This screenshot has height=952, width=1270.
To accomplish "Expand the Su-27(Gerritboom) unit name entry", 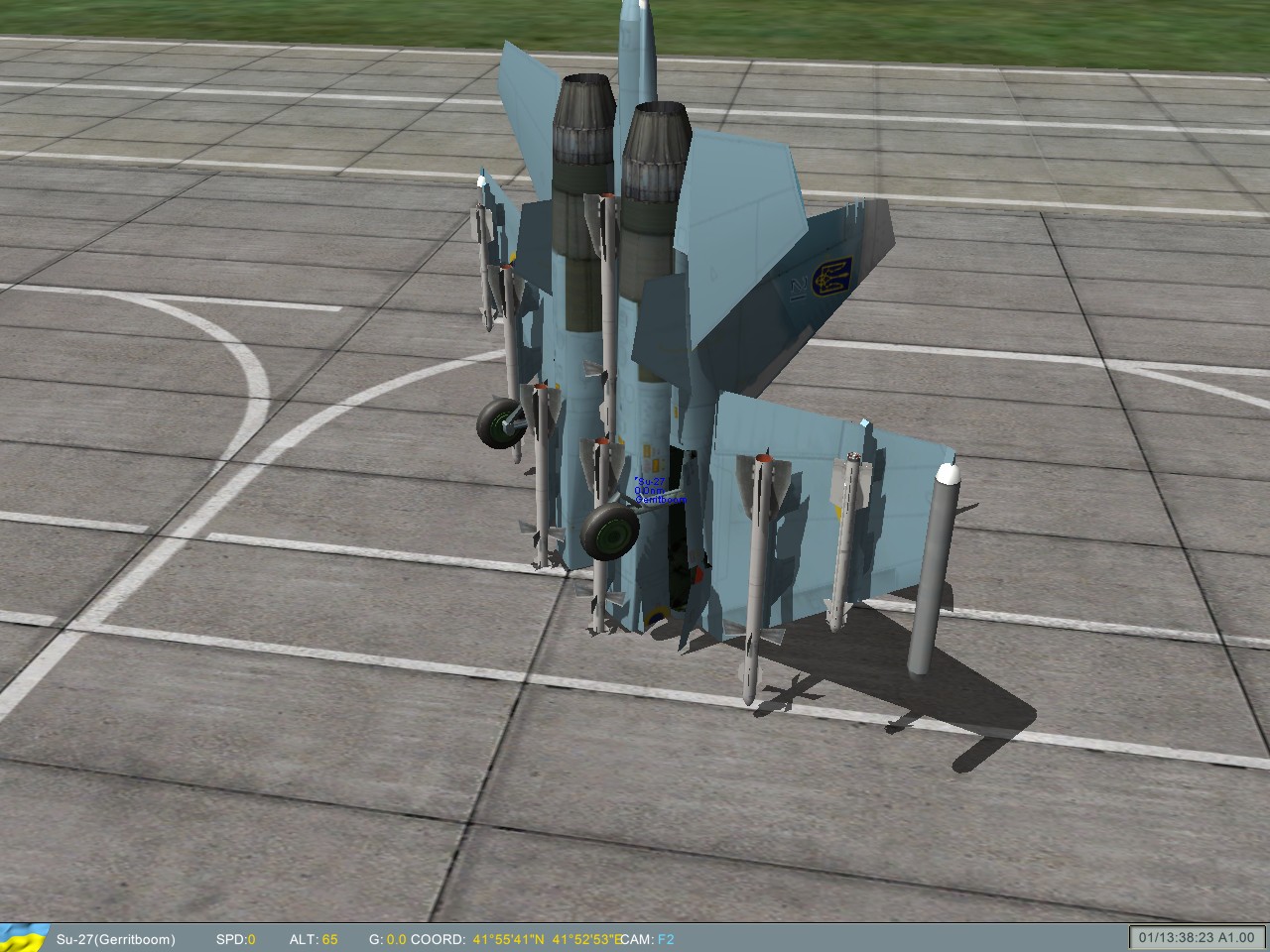I will (x=115, y=939).
